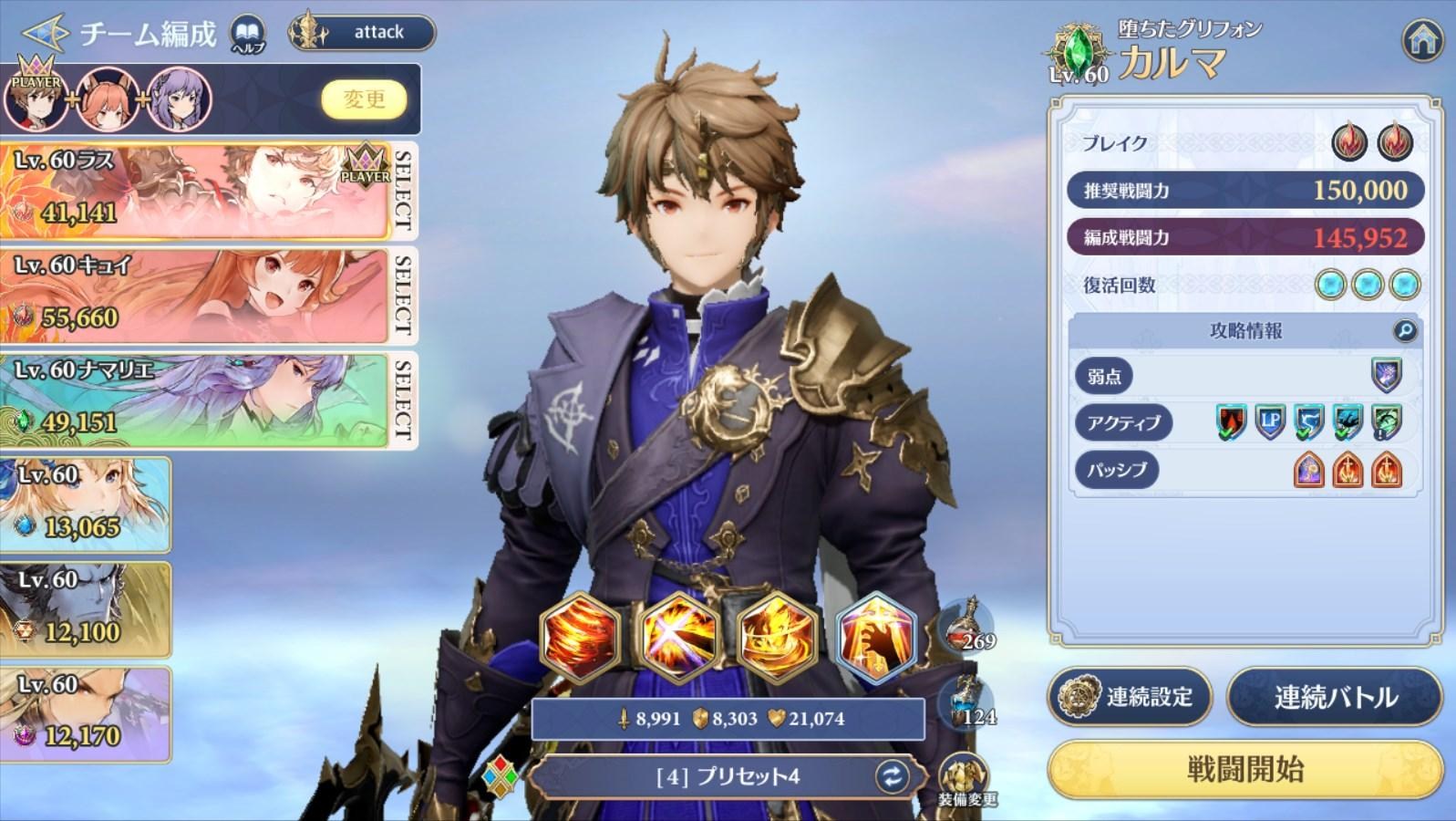This screenshot has width=1456, height=821.
Task: Choose the support card with 12,100 power
Action: point(85,609)
